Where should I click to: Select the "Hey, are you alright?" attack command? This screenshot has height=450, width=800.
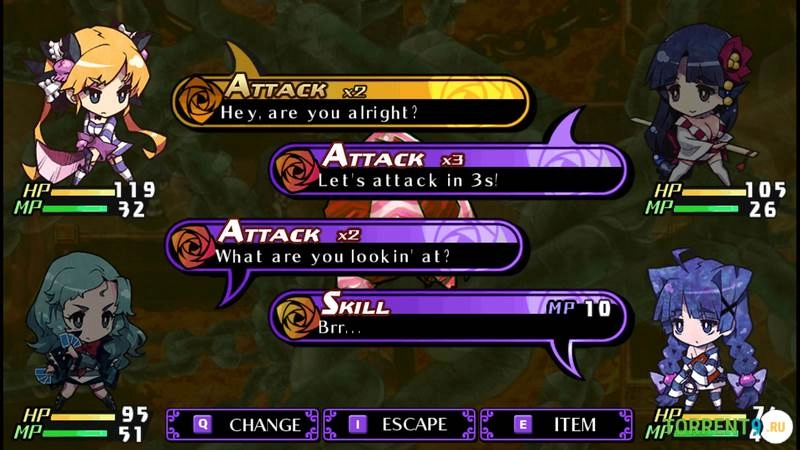[x=350, y=102]
